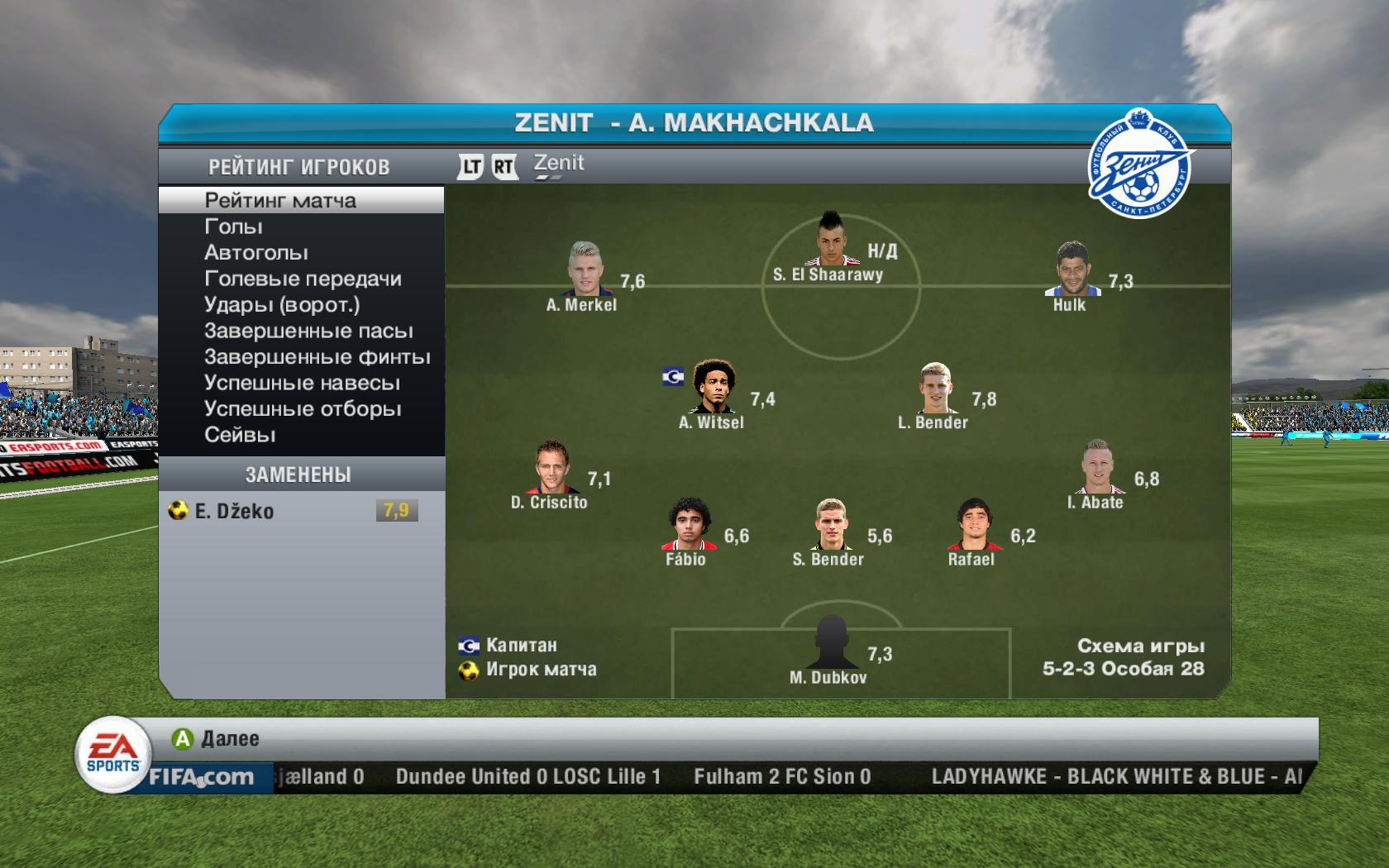Select Успешные навесы from the list
Image resolution: width=1389 pixels, height=868 pixels.
tap(302, 384)
